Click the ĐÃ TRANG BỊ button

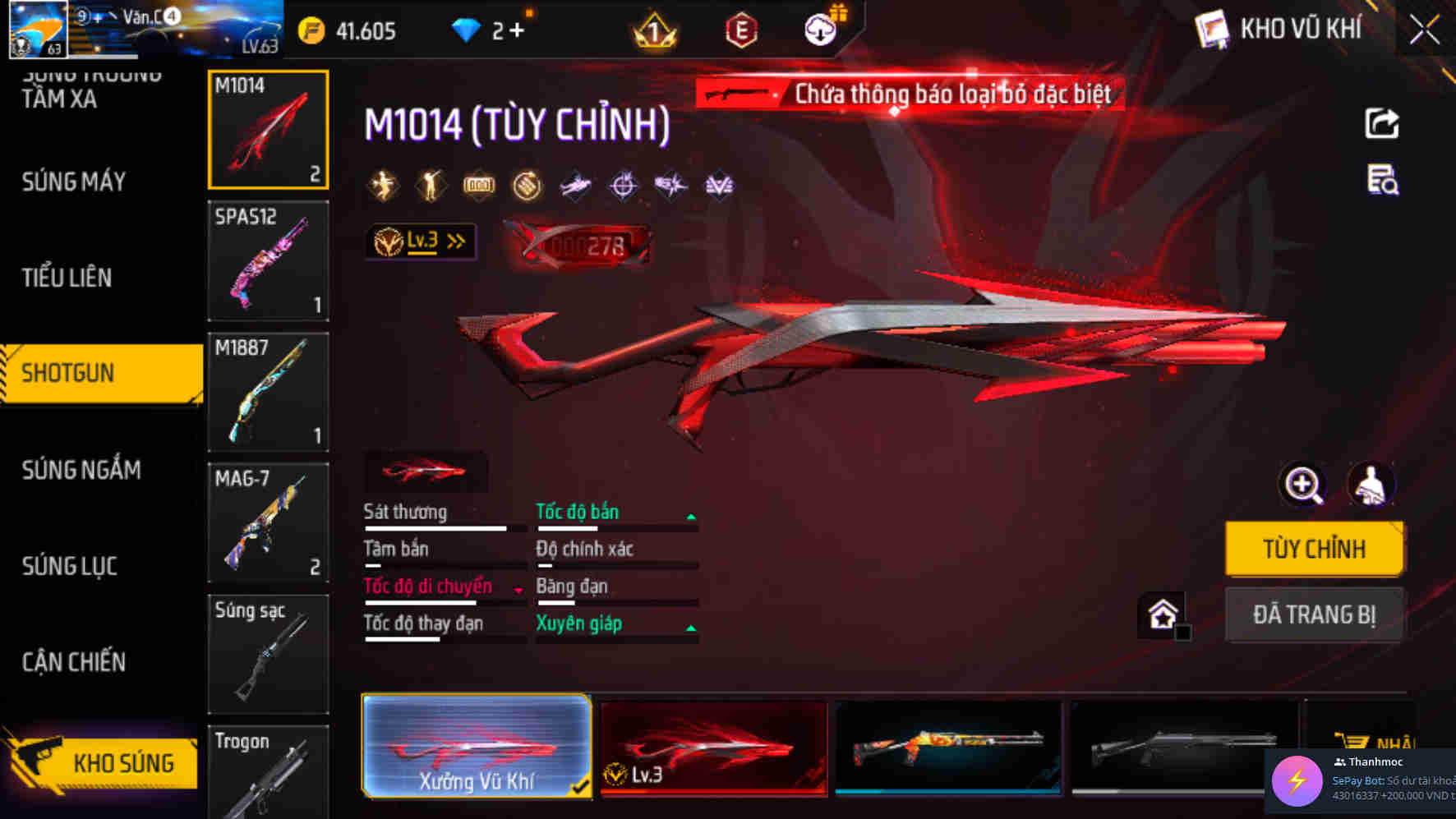[1315, 614]
